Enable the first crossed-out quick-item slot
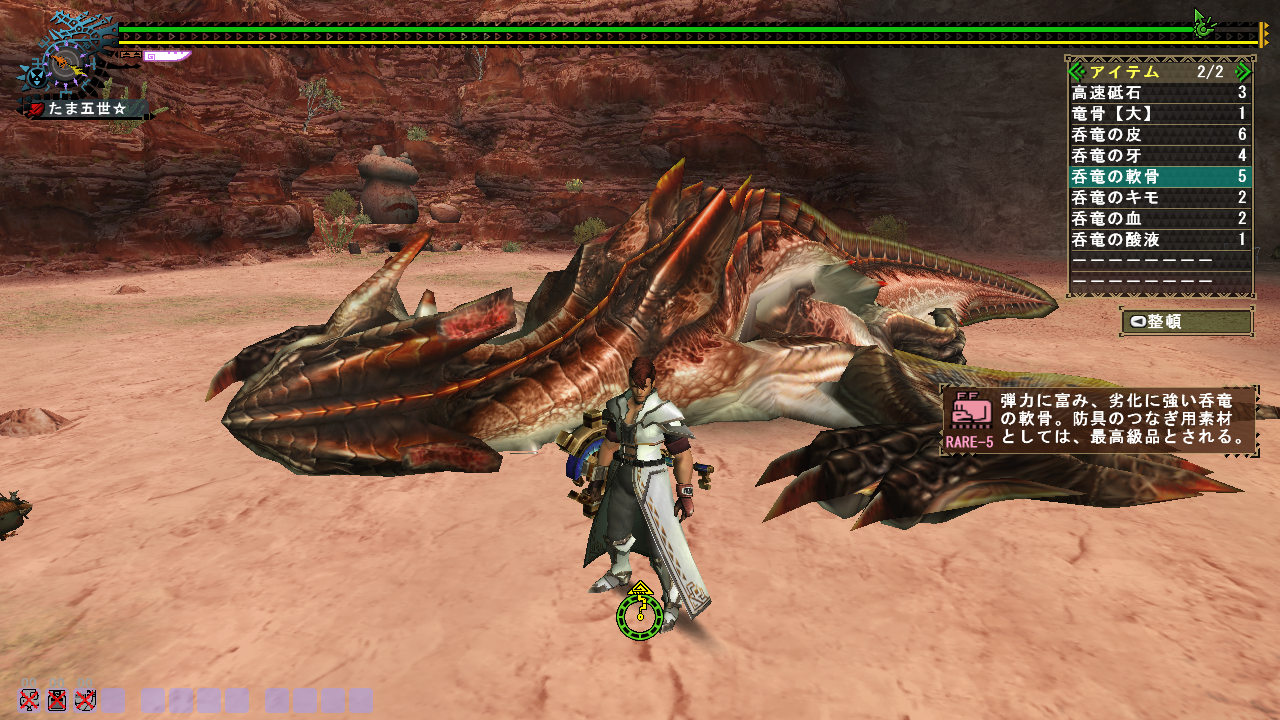1280x720 pixels. pos(30,700)
